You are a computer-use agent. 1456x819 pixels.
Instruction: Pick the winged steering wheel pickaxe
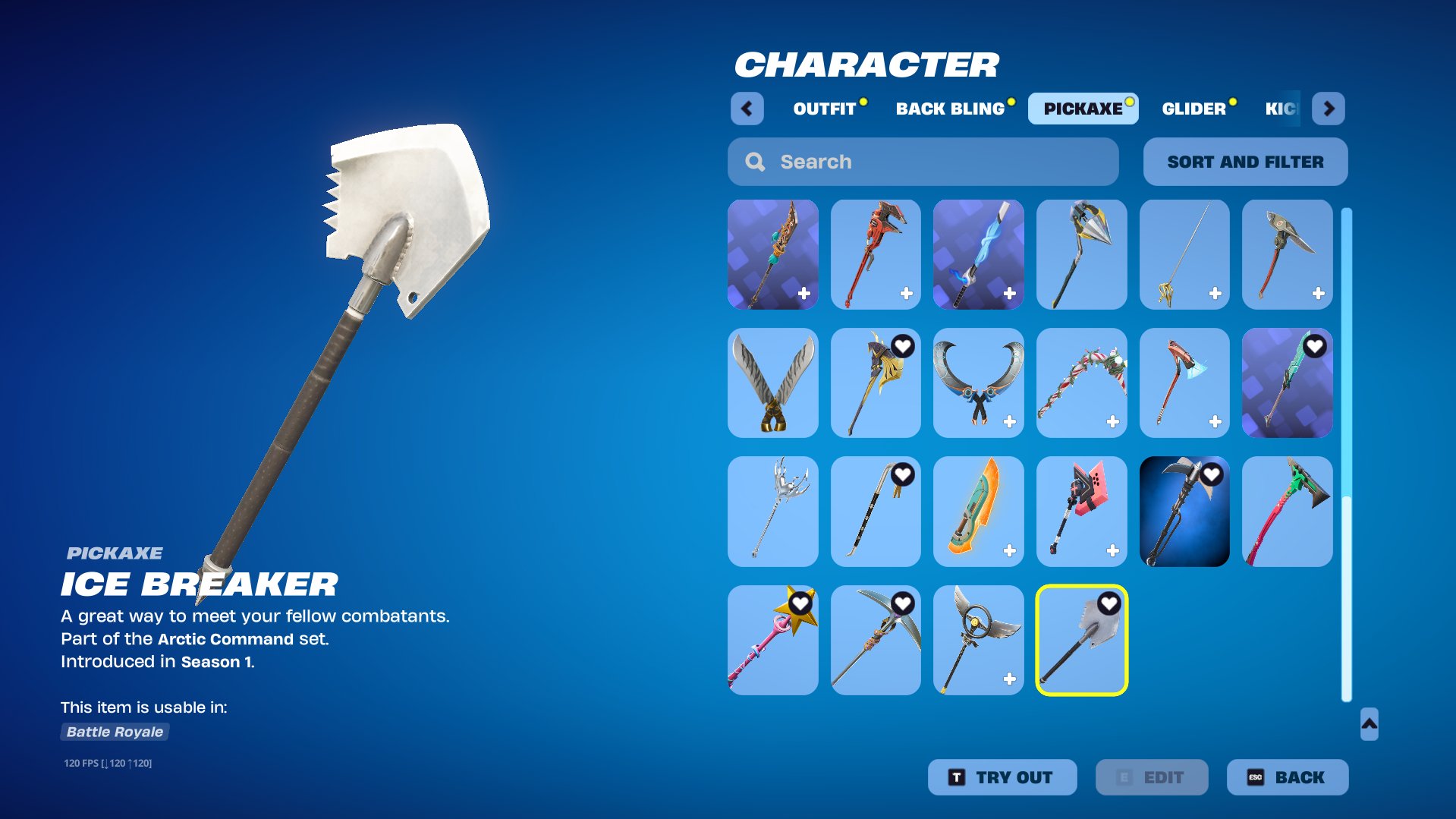coord(978,640)
